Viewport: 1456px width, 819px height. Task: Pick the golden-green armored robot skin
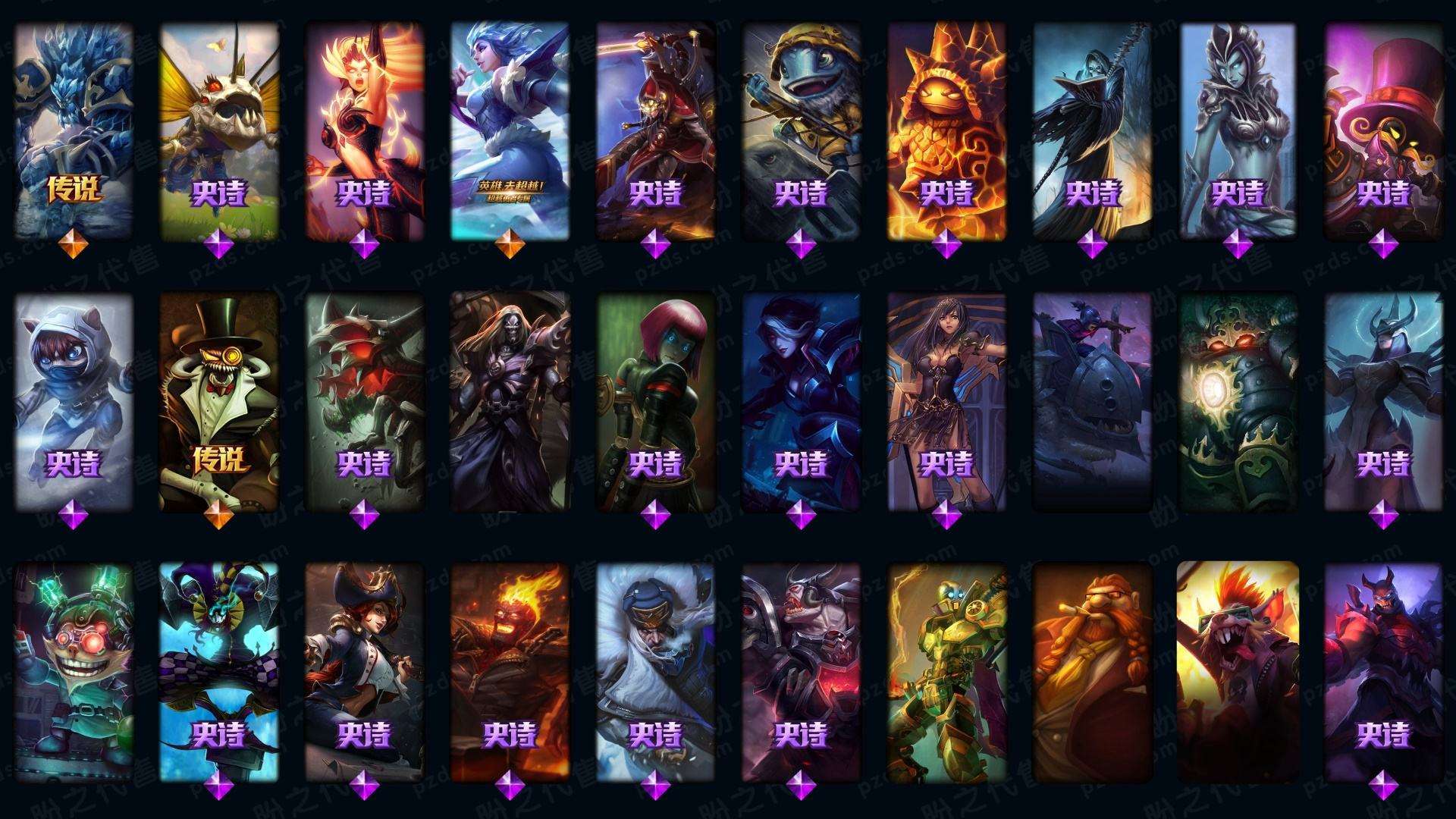(x=947, y=672)
